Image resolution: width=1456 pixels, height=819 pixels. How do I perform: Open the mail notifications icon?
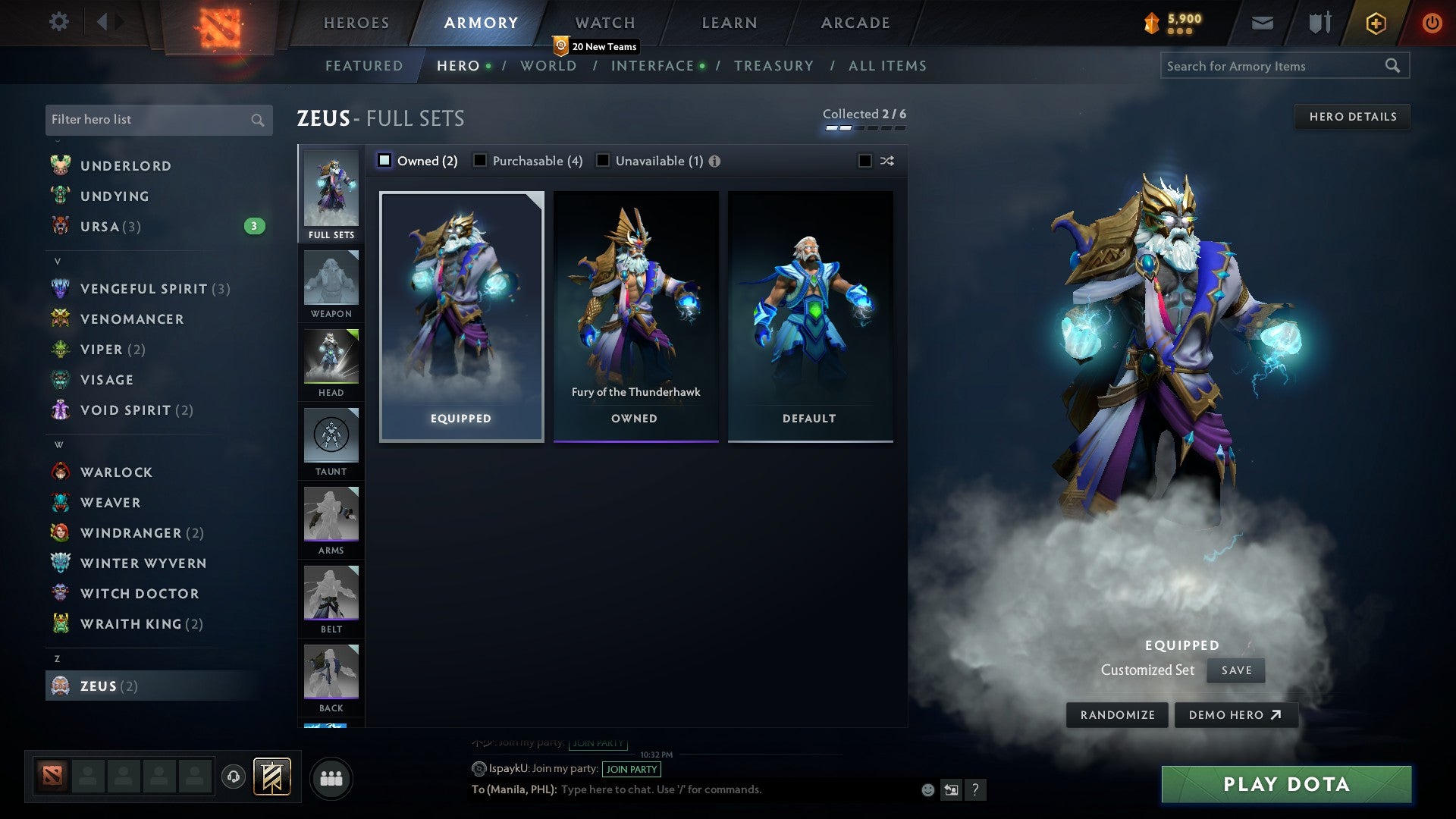point(1262,23)
